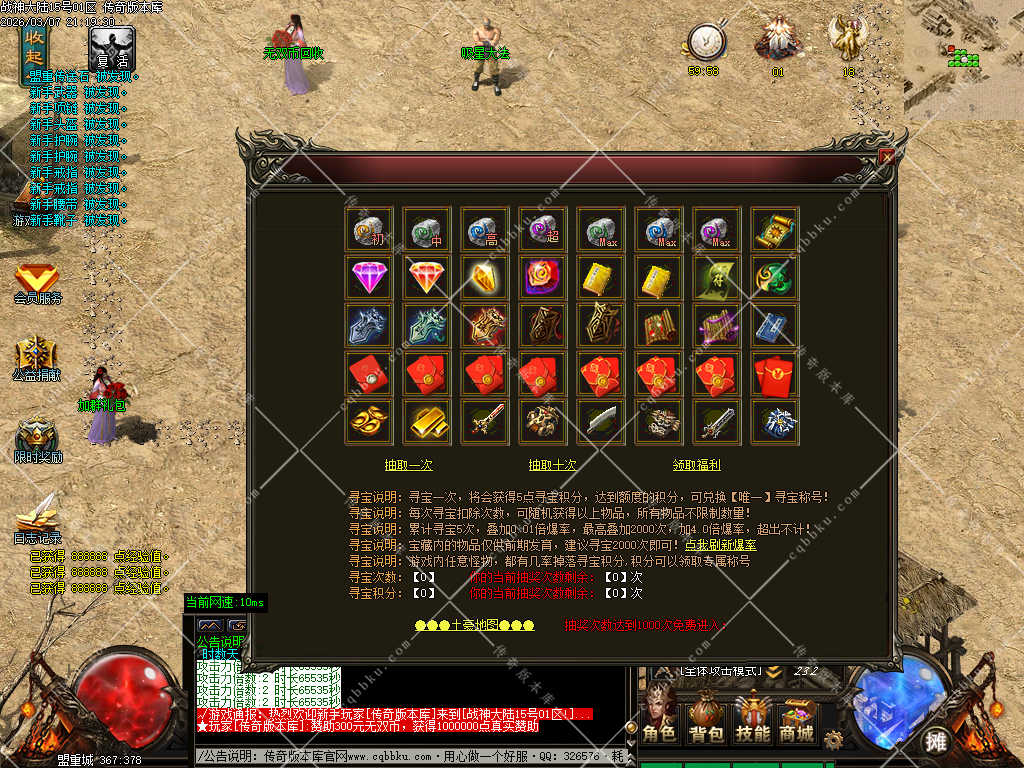The image size is (1024, 768).
Task: Claim rewards via 领取福利 link
Action: [697, 465]
